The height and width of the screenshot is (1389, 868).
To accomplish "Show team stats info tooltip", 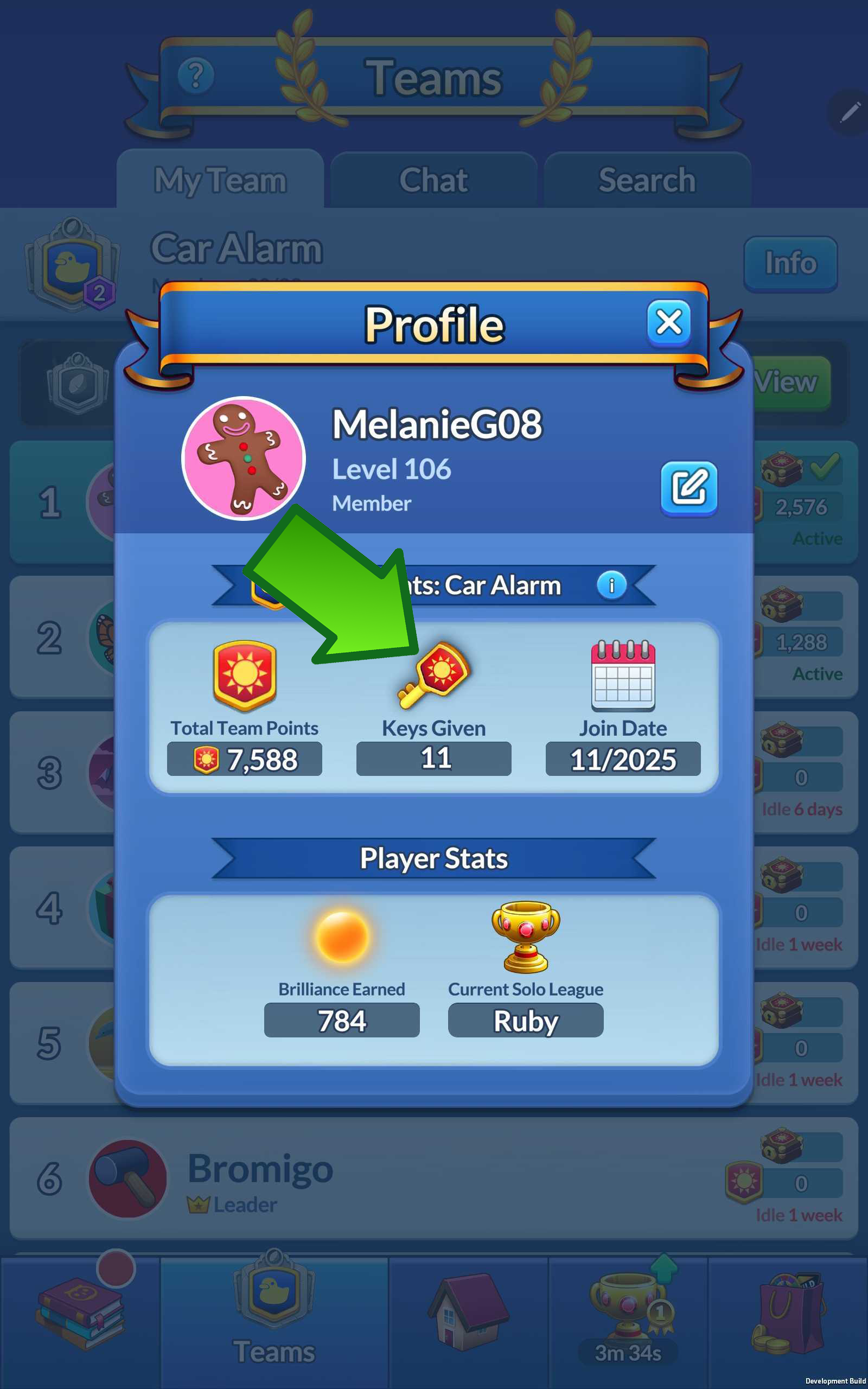I will pyautogui.click(x=611, y=585).
